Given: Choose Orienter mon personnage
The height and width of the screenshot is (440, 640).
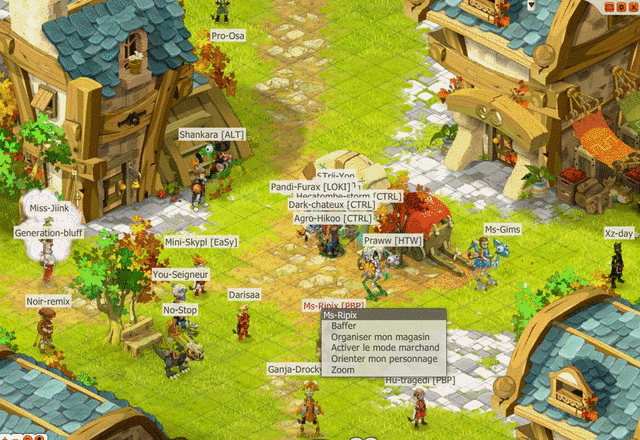Looking at the screenshot, I should tap(384, 359).
